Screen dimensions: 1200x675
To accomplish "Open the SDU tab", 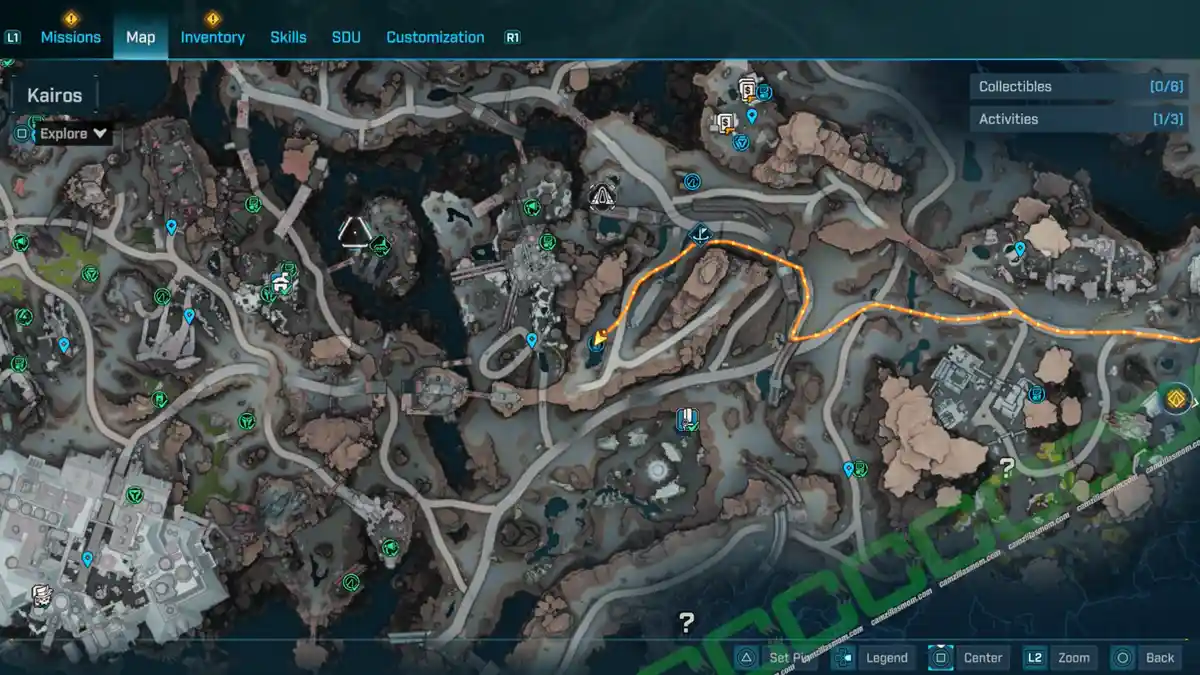I will (x=346, y=37).
